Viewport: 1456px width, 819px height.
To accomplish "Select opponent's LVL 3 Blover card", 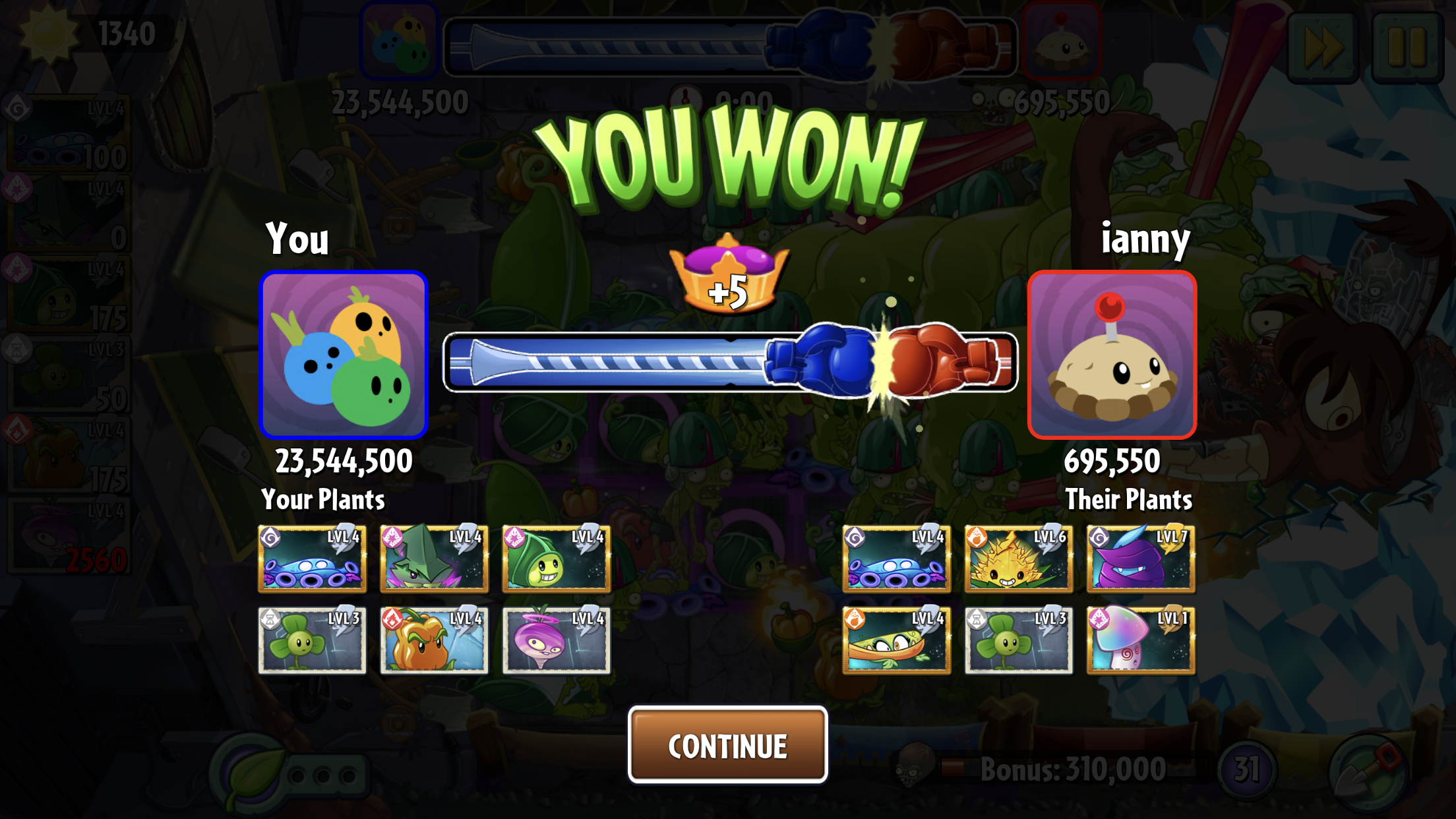I will tap(1018, 640).
